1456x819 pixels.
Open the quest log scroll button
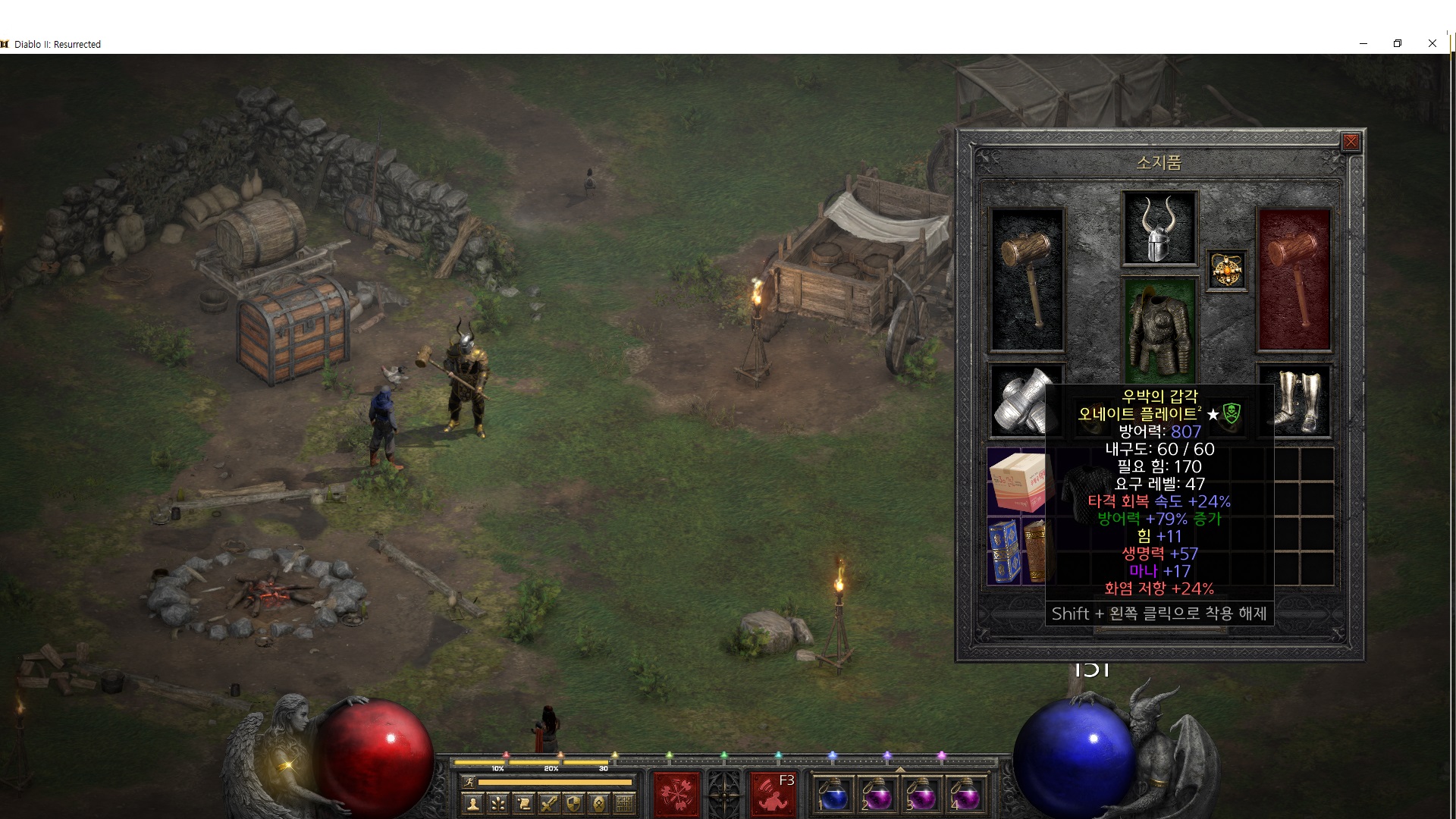[x=523, y=803]
